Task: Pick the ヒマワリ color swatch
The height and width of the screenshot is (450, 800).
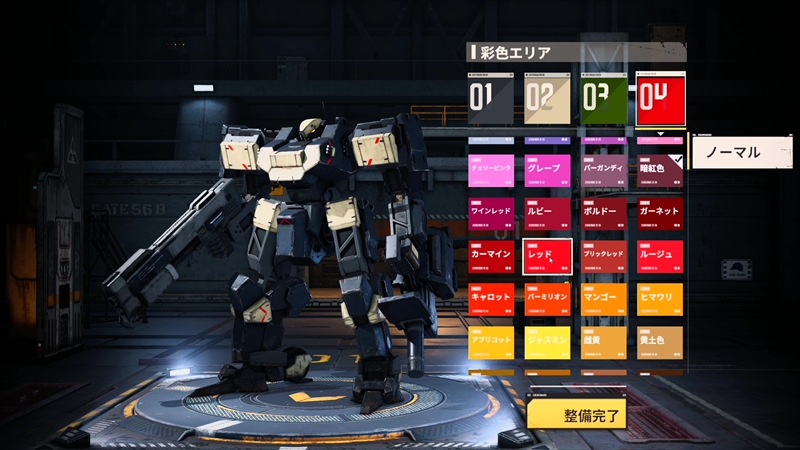Action: (x=660, y=298)
